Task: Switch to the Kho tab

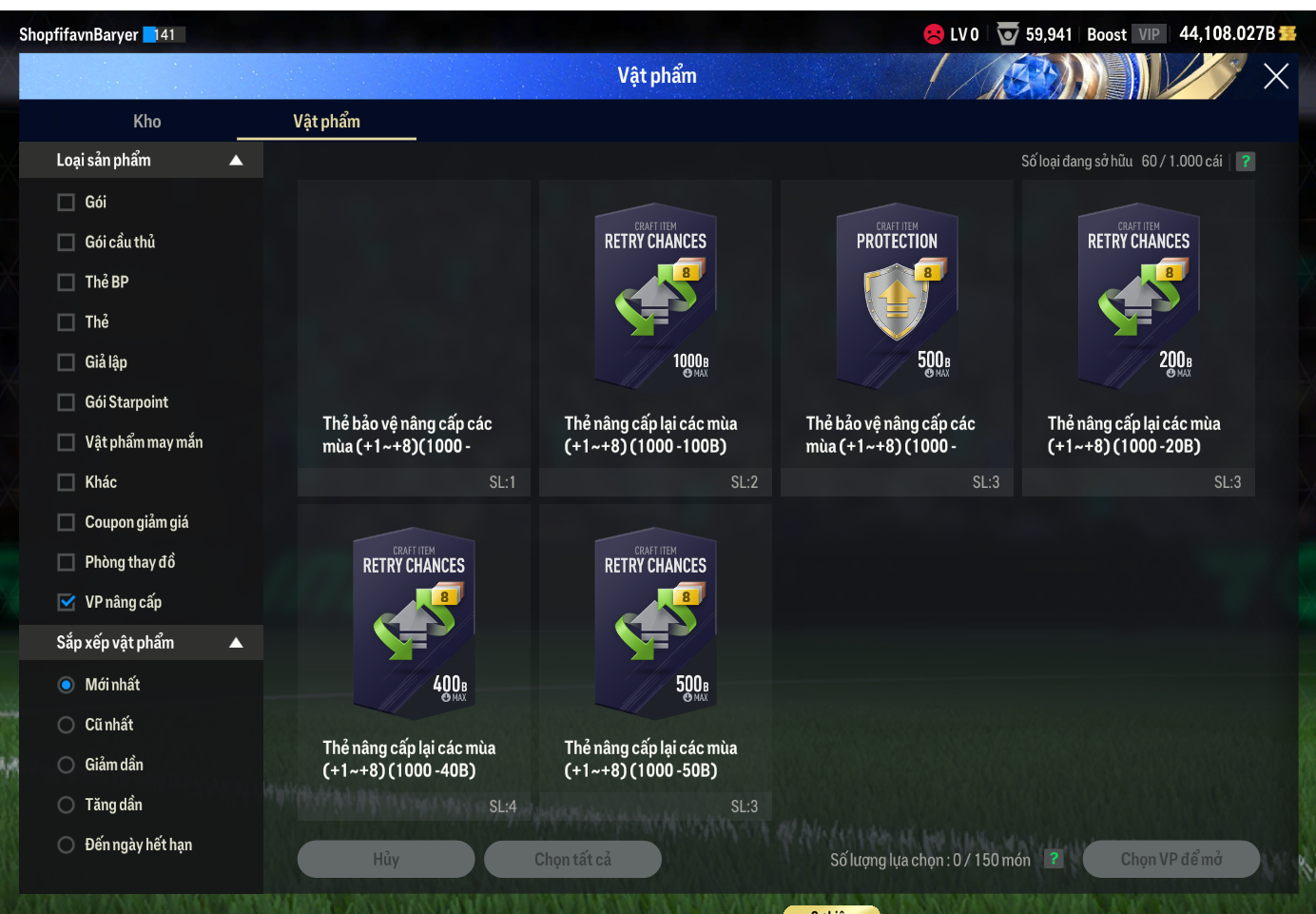Action: coord(146,121)
